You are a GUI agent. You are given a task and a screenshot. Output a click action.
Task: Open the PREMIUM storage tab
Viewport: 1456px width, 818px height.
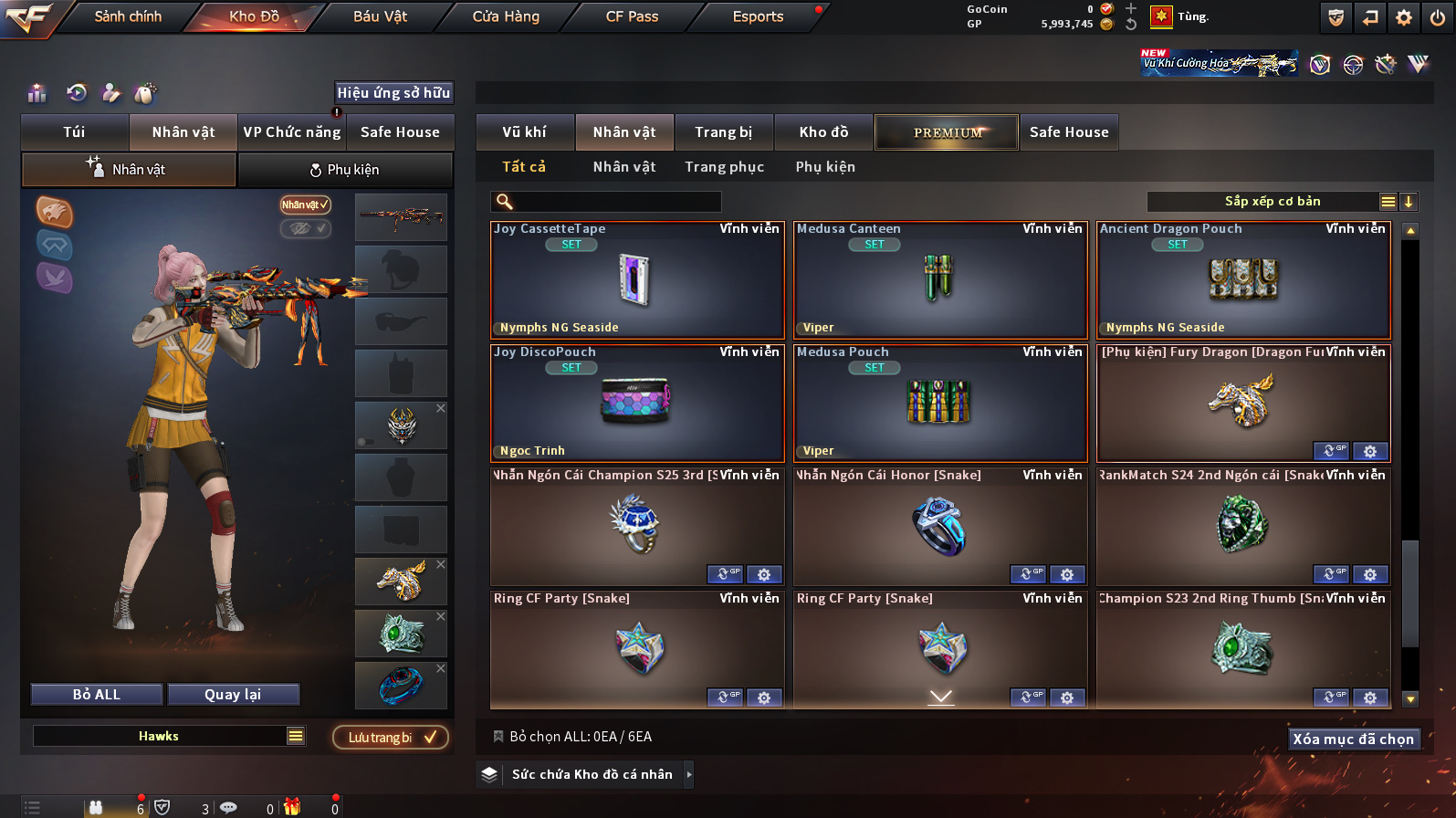[x=947, y=132]
